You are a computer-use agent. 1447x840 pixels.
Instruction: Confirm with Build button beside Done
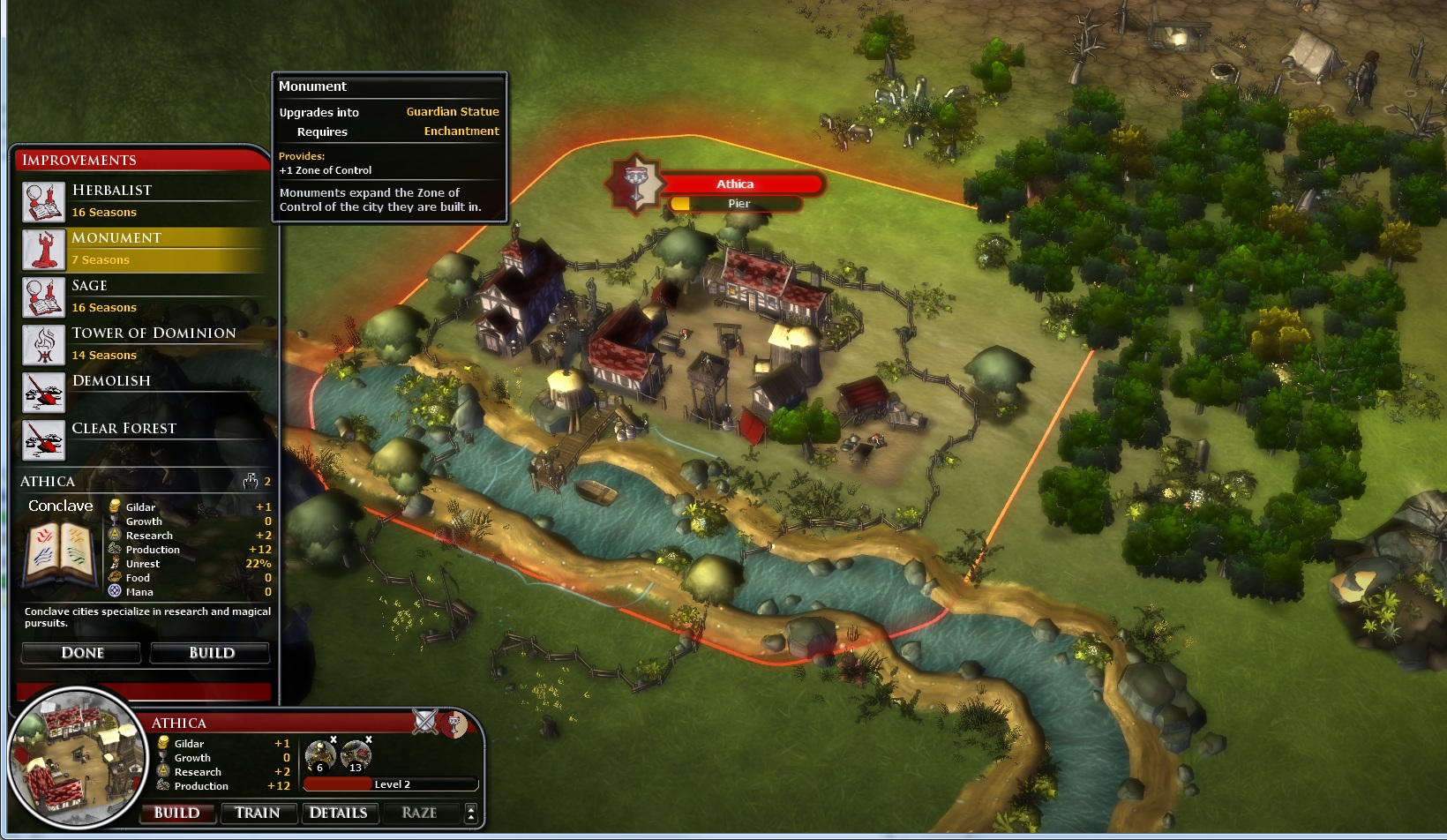pyautogui.click(x=210, y=653)
